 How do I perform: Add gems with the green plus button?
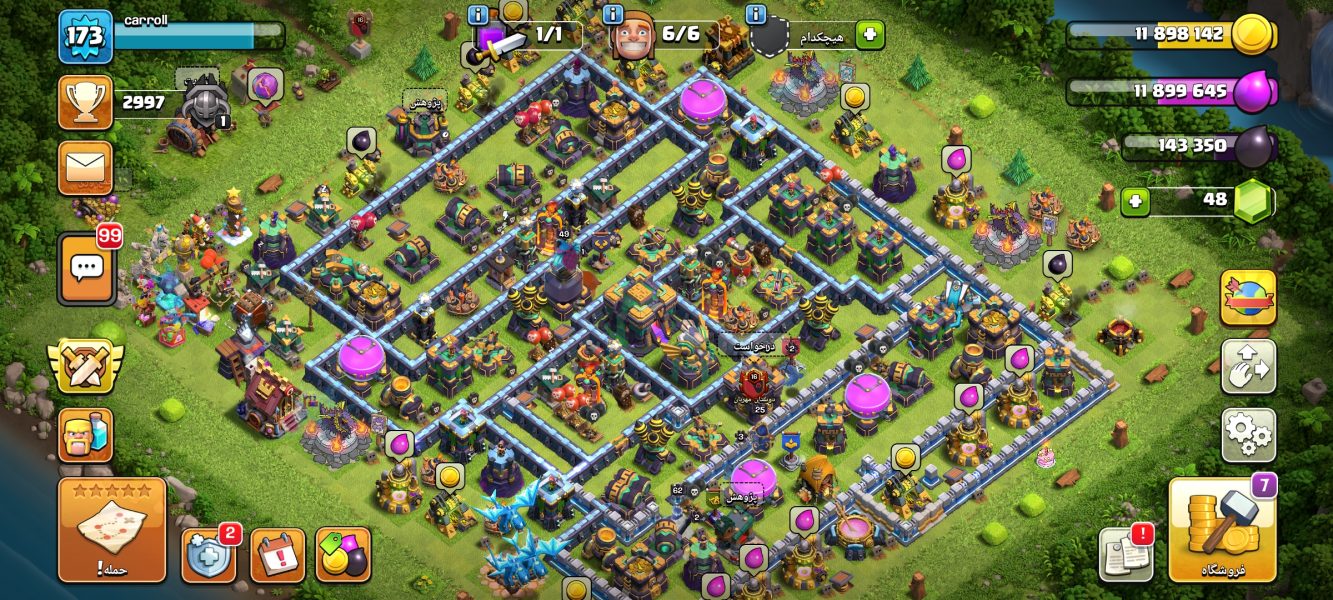pos(1133,201)
